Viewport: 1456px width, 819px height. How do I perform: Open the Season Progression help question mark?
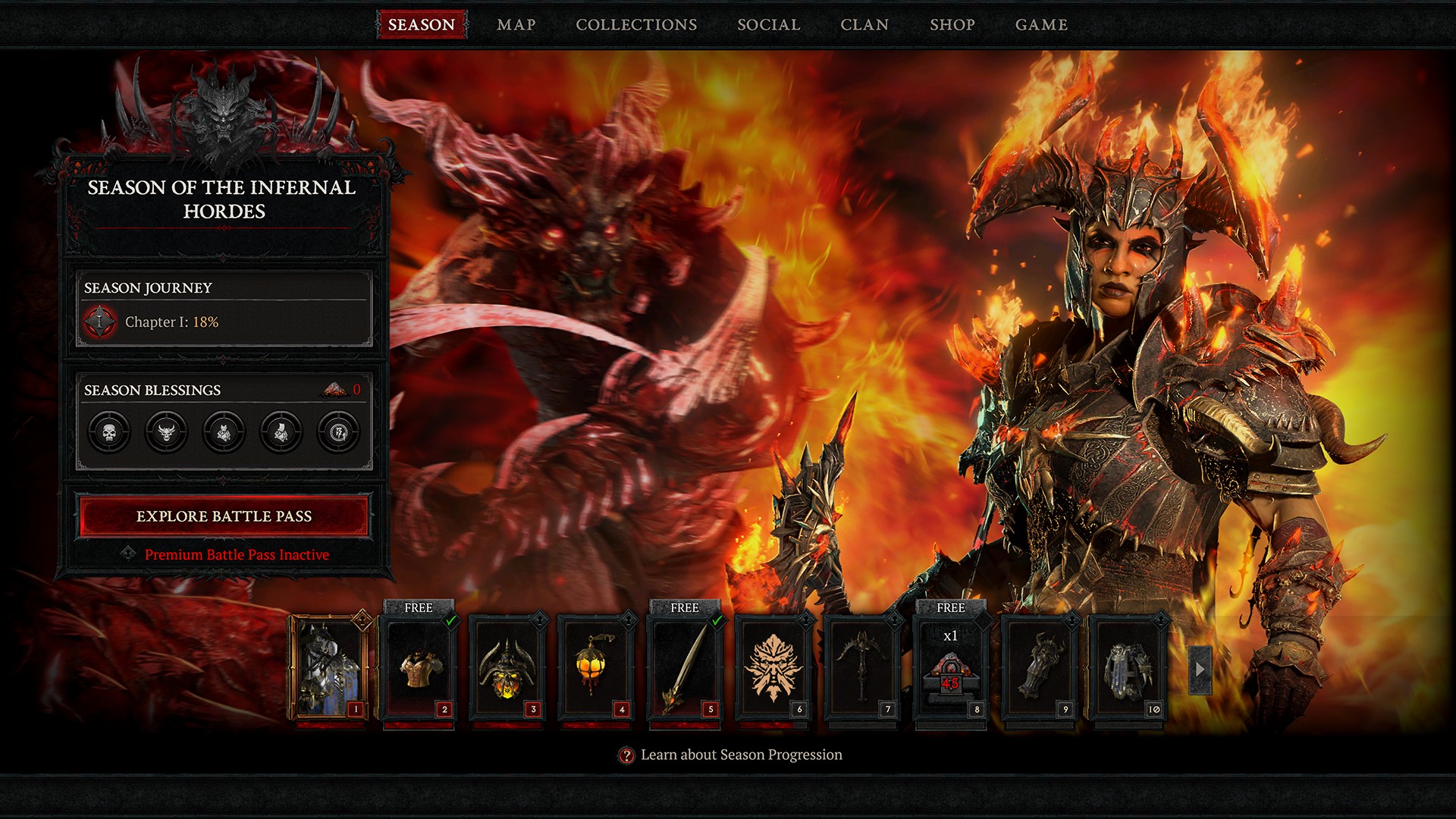626,755
